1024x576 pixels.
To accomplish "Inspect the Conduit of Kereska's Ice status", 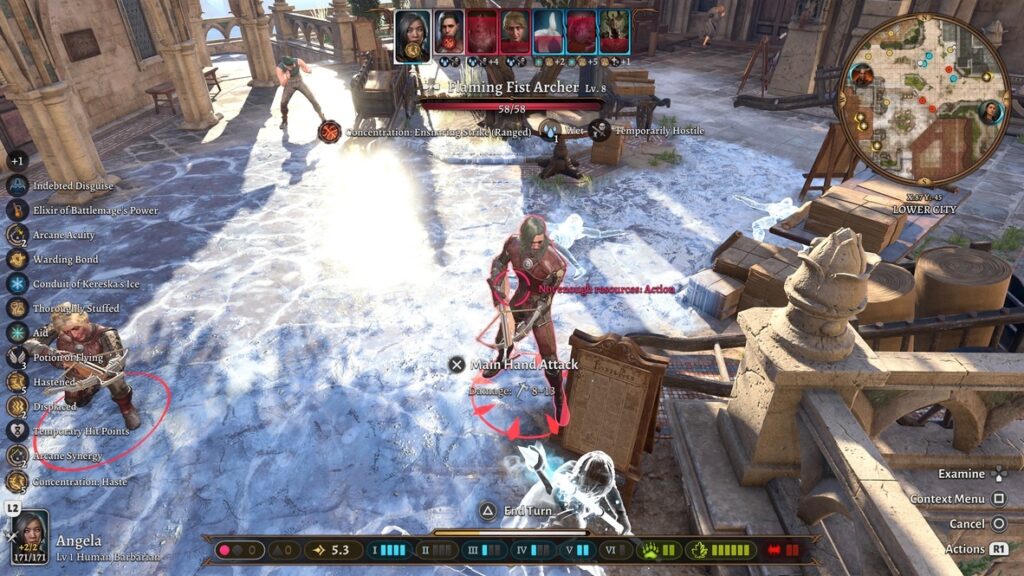I will 17,284.
